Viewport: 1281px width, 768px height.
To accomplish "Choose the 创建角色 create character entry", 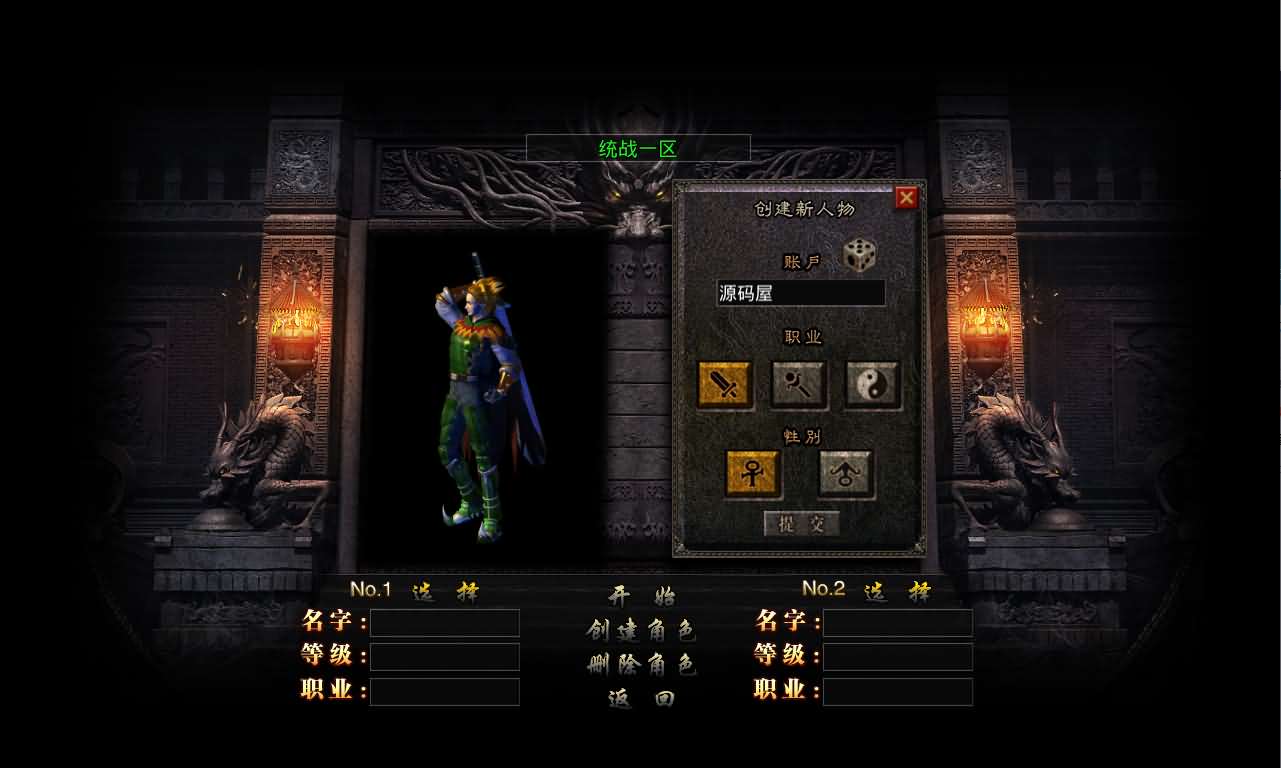I will [x=640, y=628].
